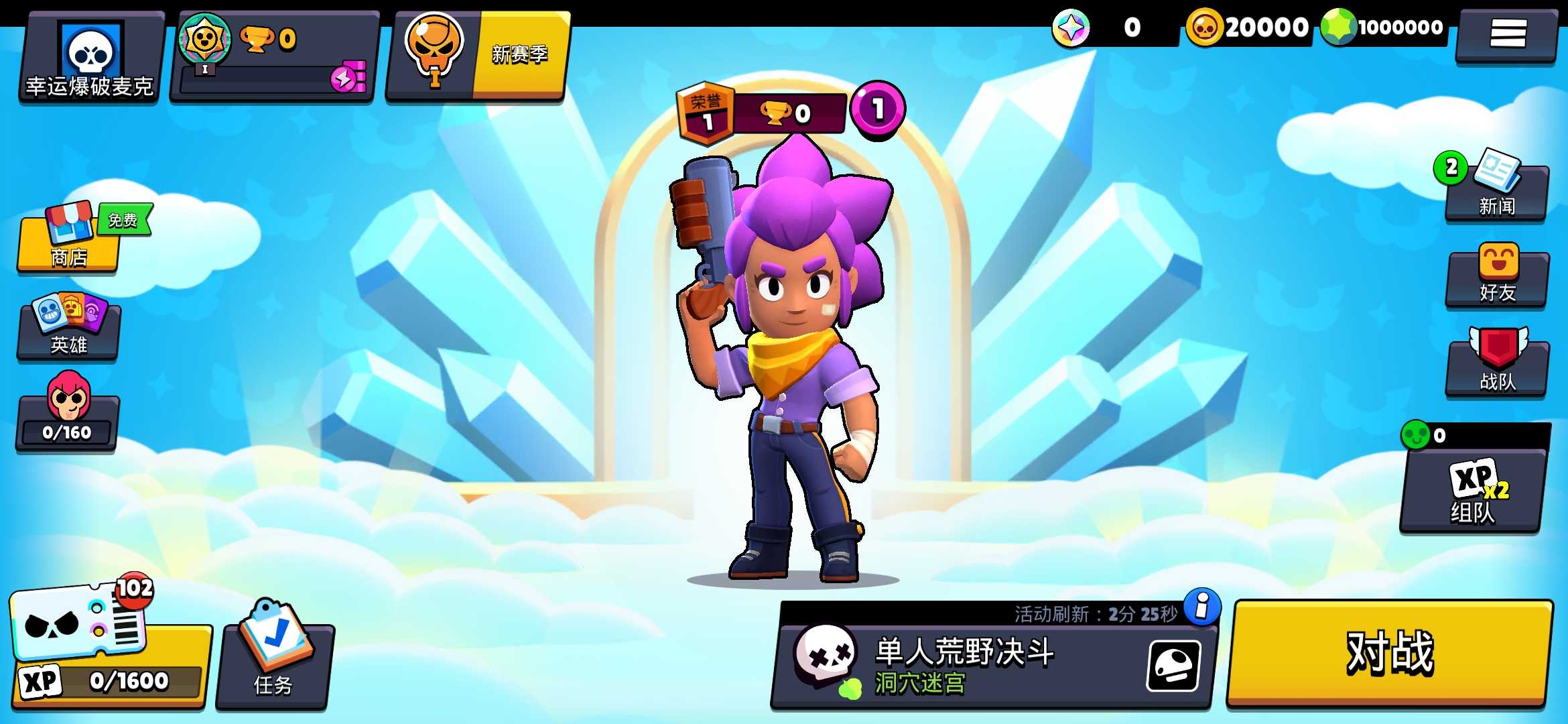Open the 组队 team-up panel
Image resolution: width=1568 pixels, height=724 pixels.
click(x=1474, y=496)
